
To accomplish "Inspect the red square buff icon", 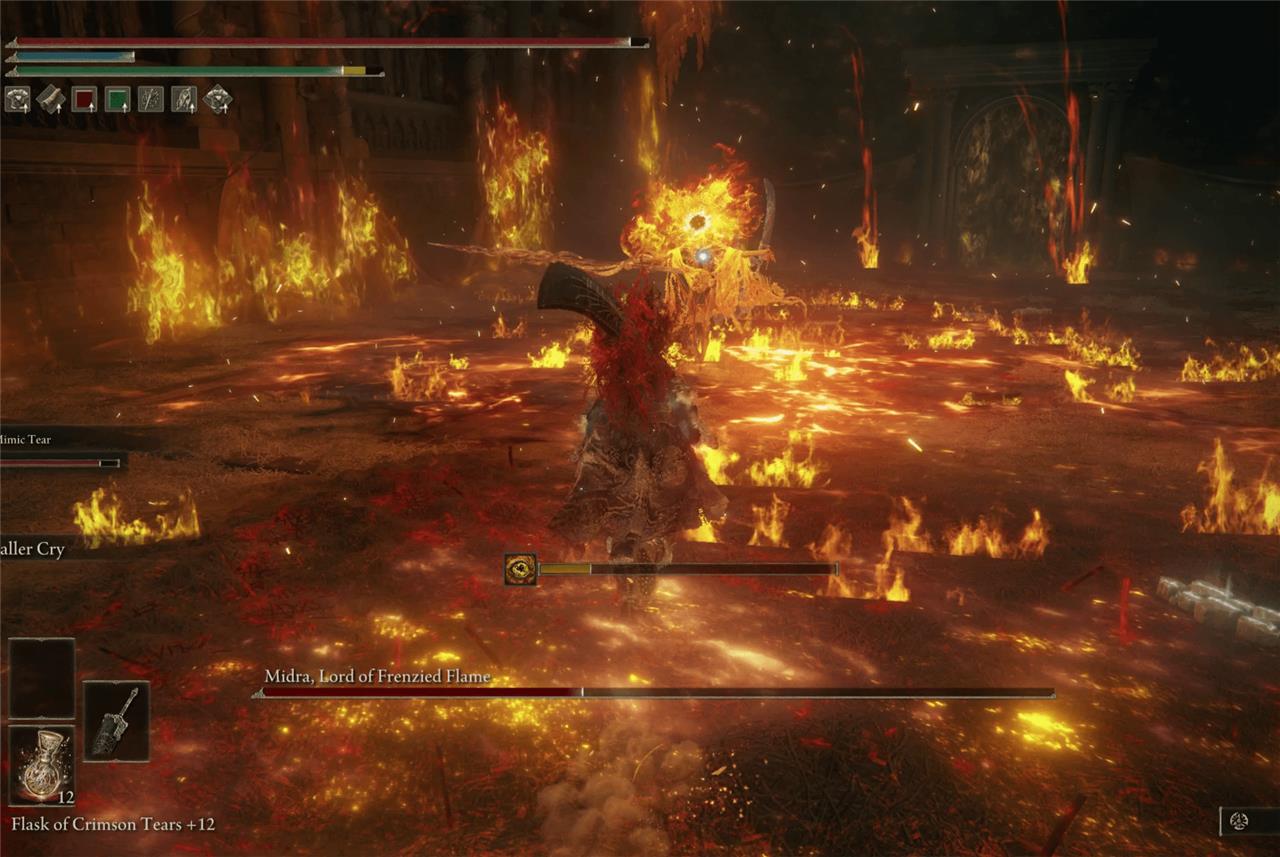I will coord(84,99).
